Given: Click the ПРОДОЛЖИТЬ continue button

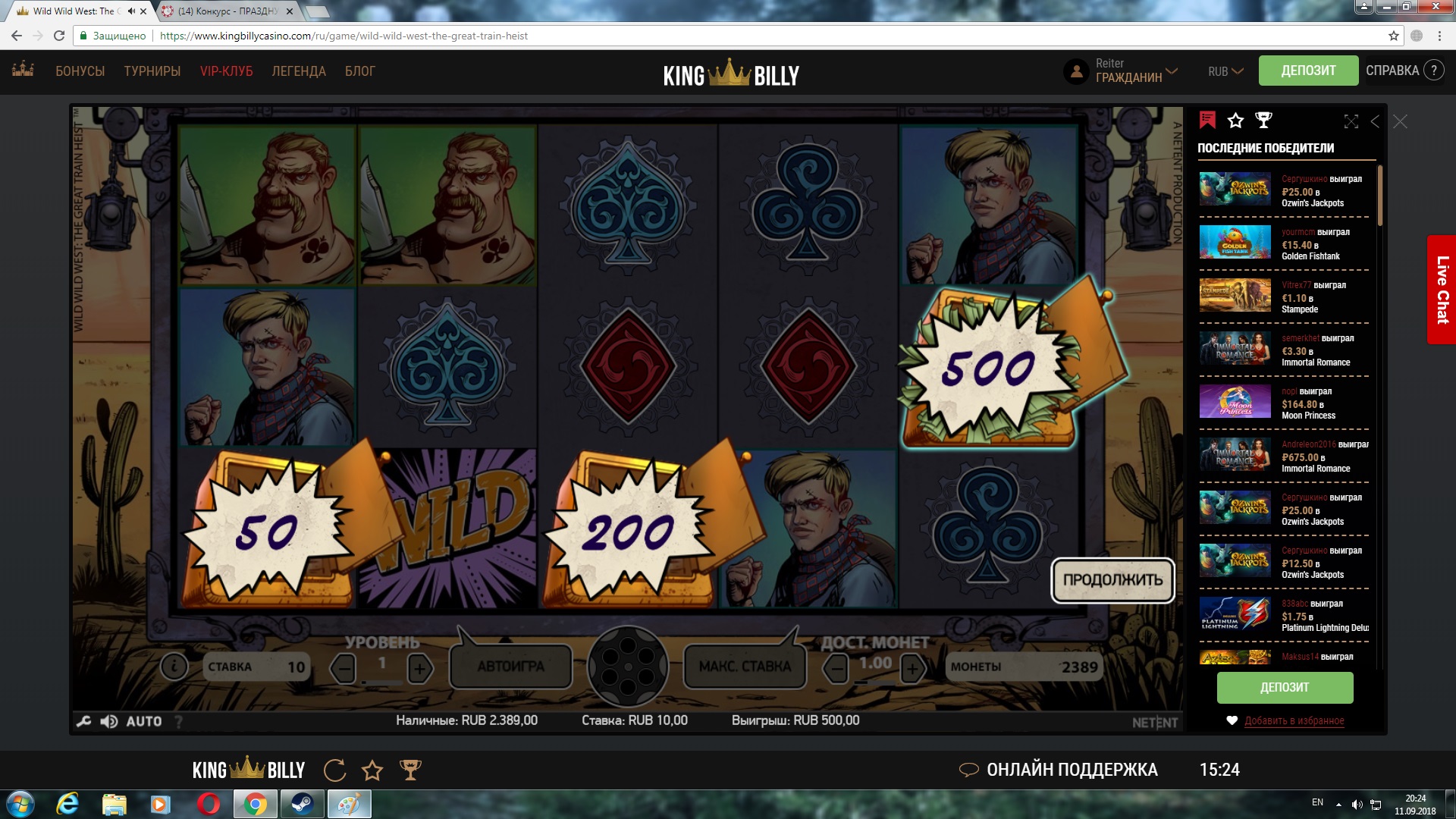Looking at the screenshot, I should pos(1112,580).
